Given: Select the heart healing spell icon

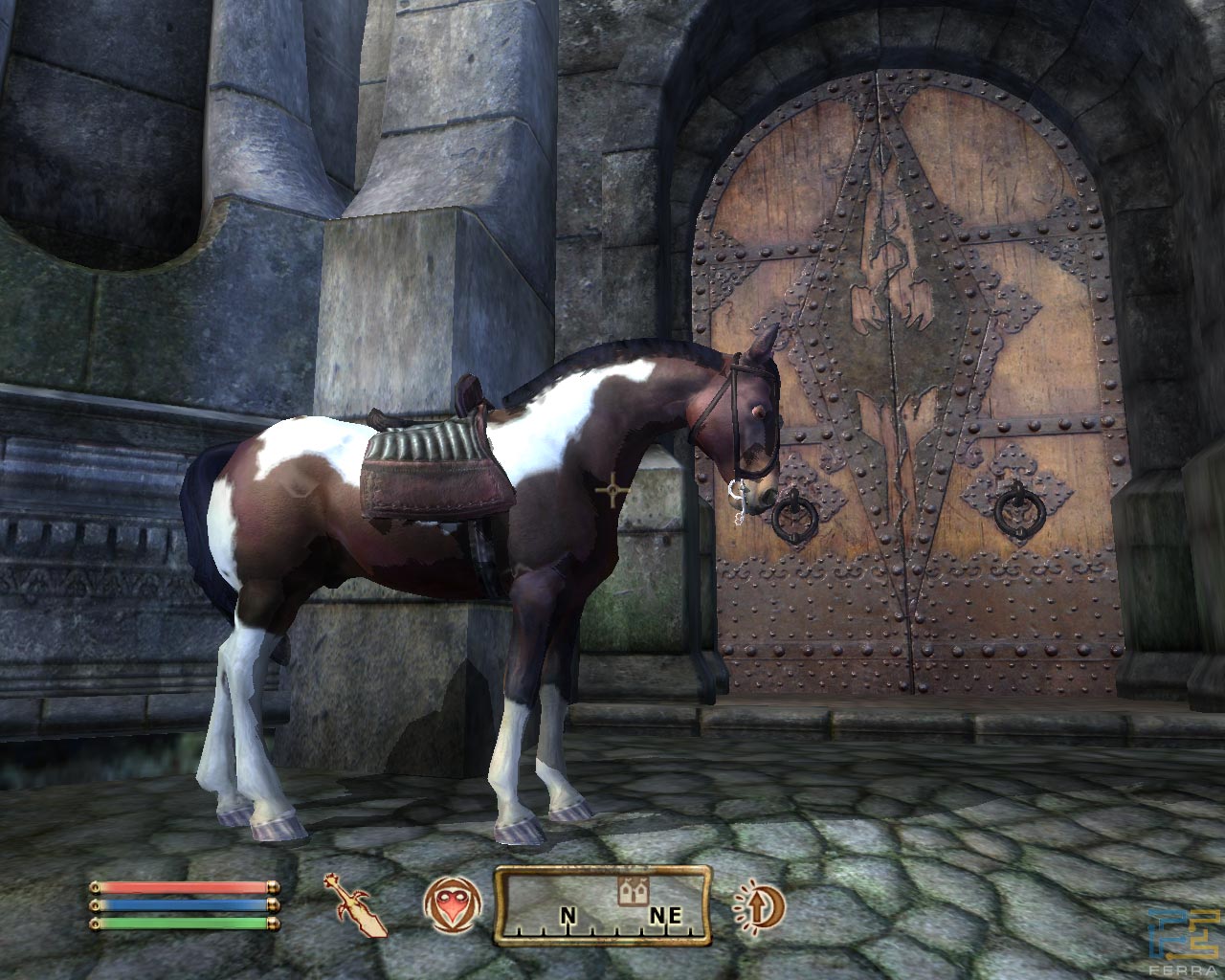Looking at the screenshot, I should point(448,904).
